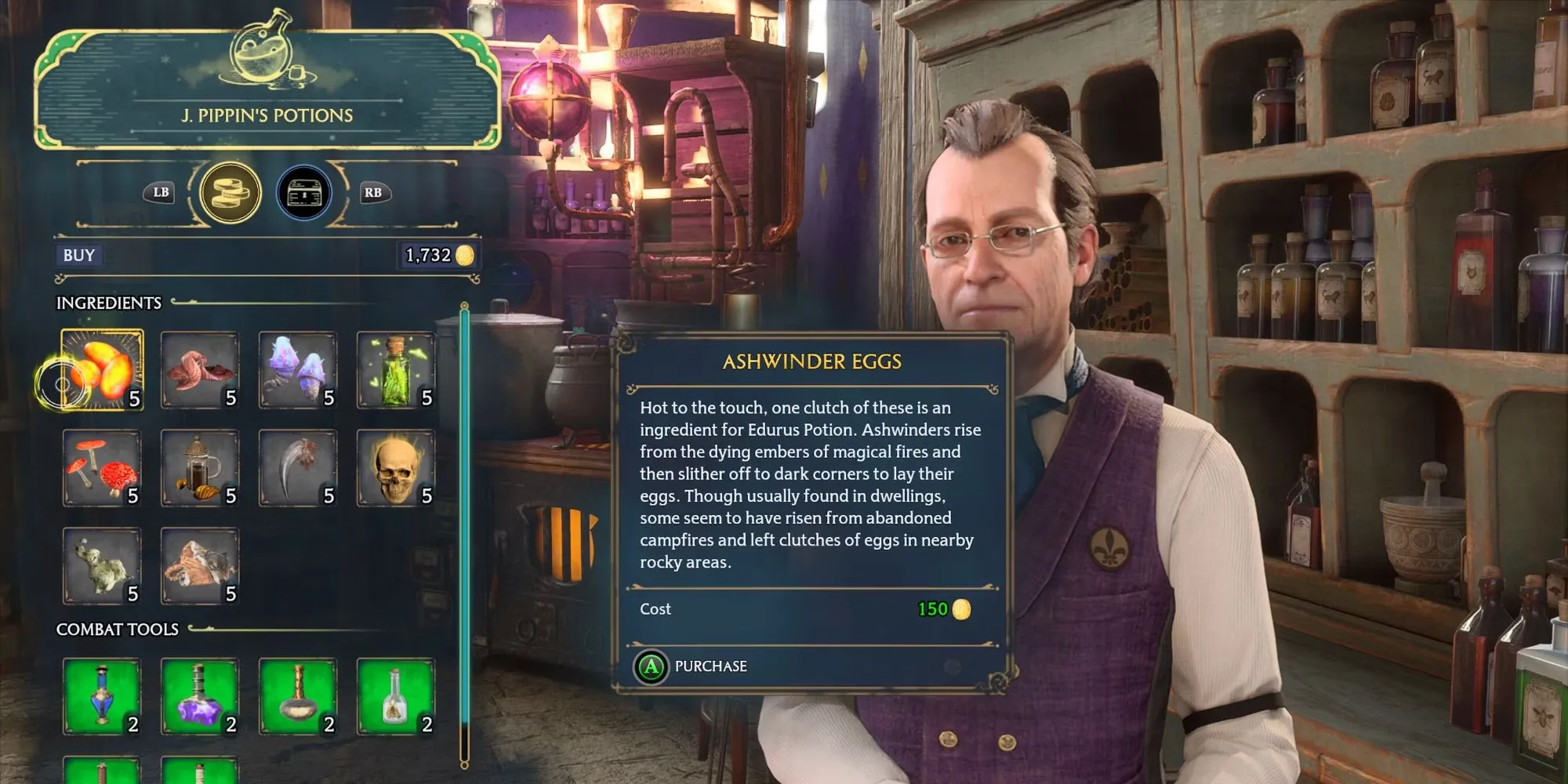Select the grey round-flask combat tool
Screen dimensions: 1568x784
(298, 696)
